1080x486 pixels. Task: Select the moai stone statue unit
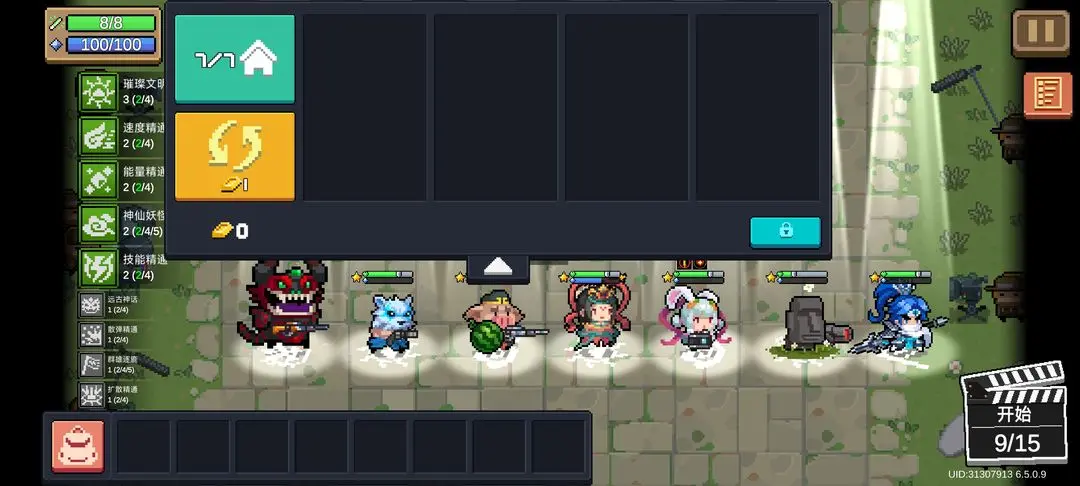803,322
